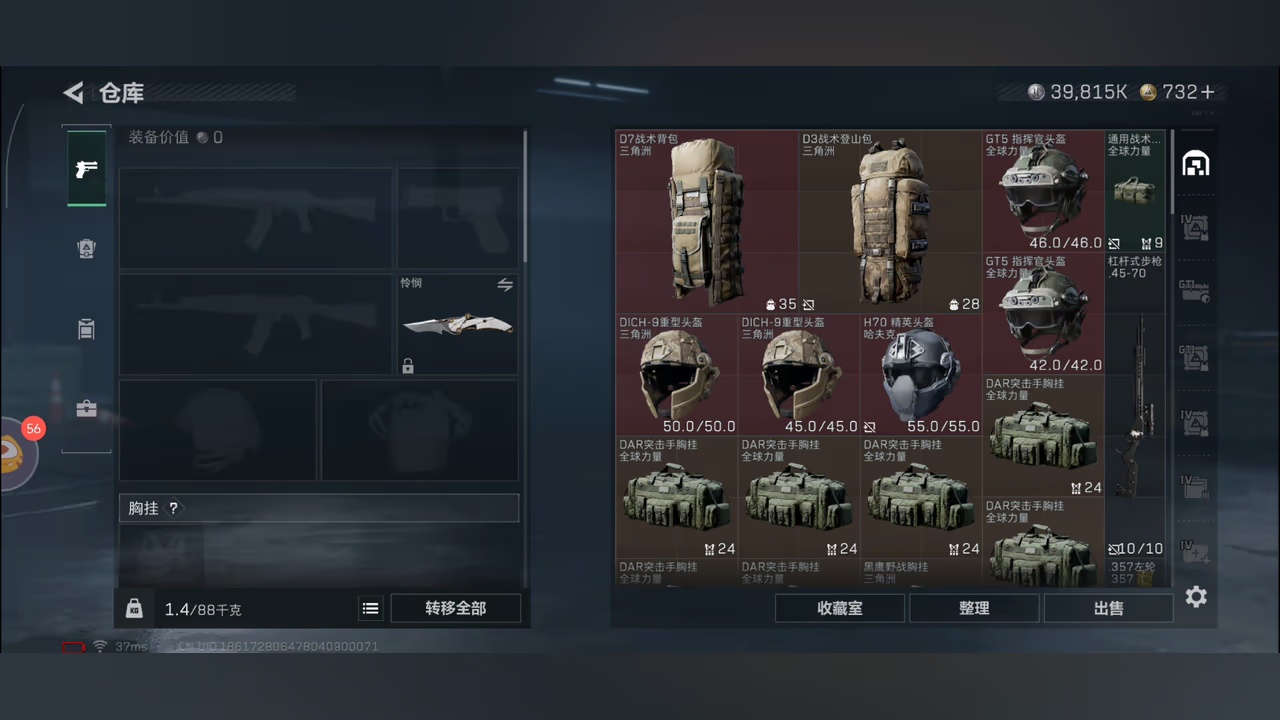This screenshot has width=1280, height=720.
Task: Sort the stash with 整理
Action: (x=974, y=608)
